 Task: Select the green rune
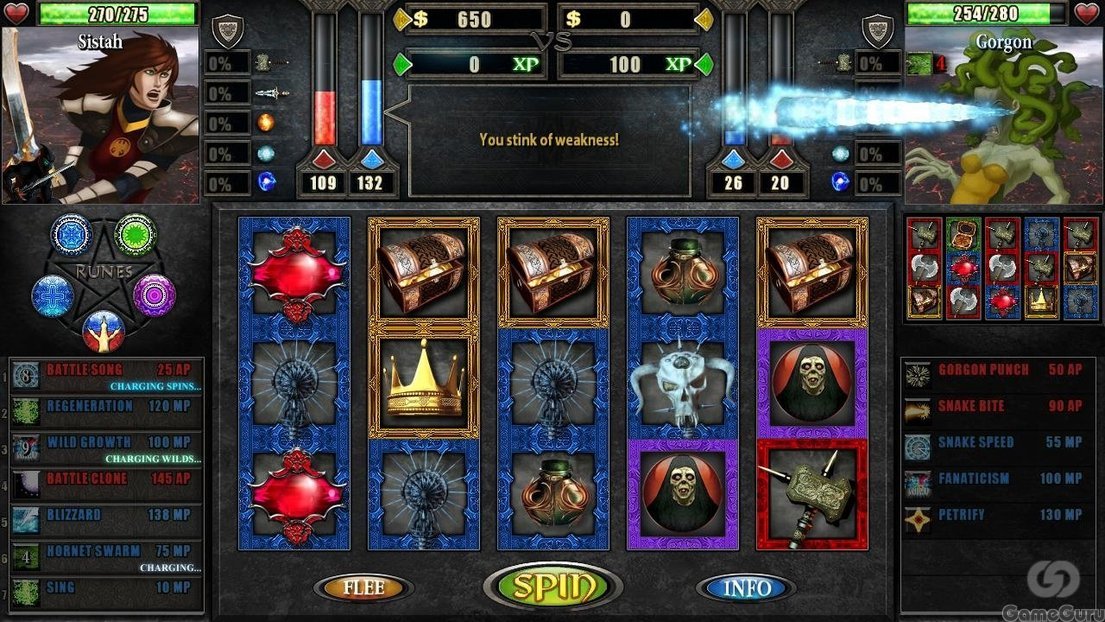tap(135, 234)
